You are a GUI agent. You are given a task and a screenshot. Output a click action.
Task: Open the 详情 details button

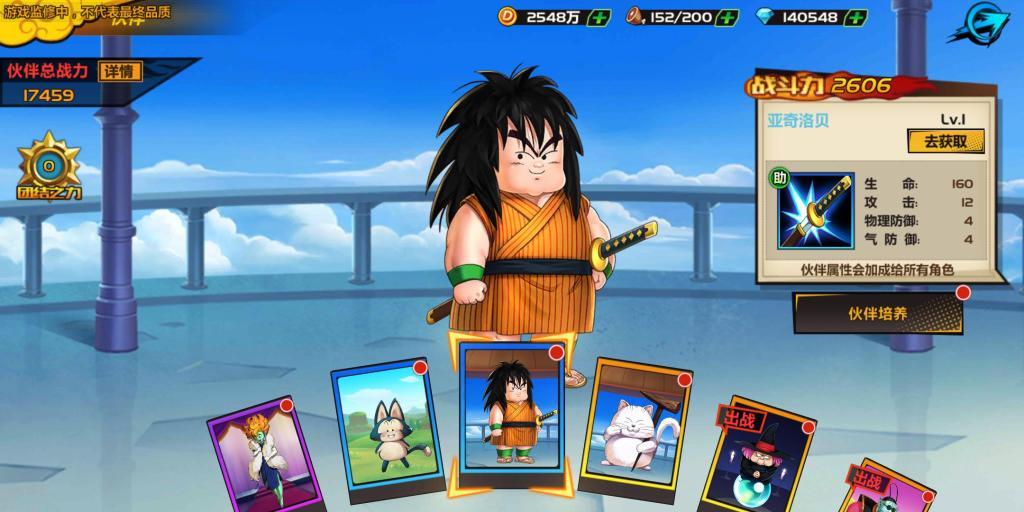pos(121,71)
